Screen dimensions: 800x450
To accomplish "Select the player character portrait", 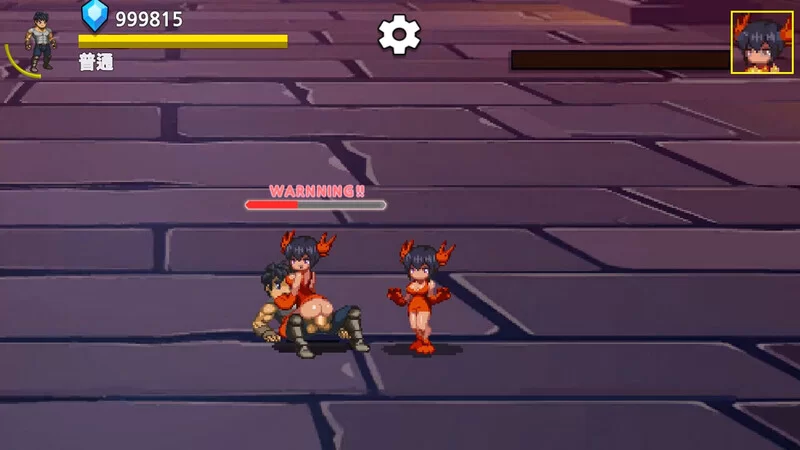I will click(x=40, y=41).
